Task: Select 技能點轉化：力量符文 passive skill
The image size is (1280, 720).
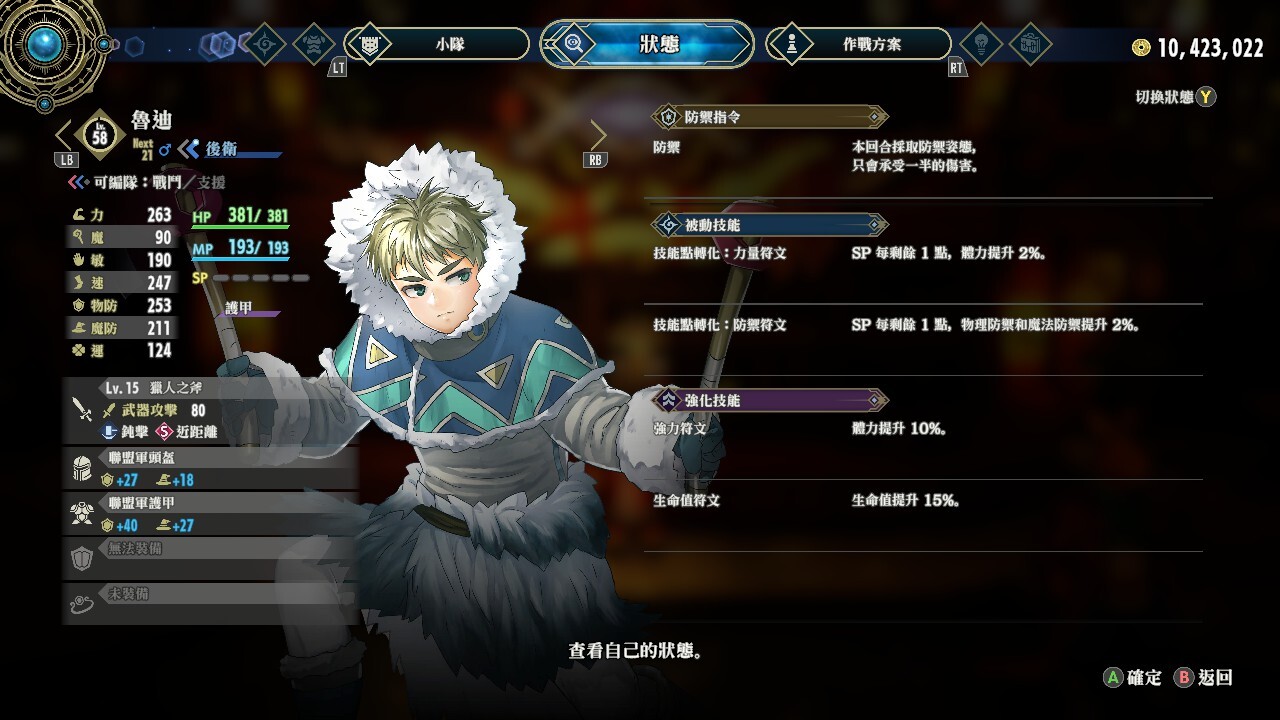Action: click(x=922, y=254)
